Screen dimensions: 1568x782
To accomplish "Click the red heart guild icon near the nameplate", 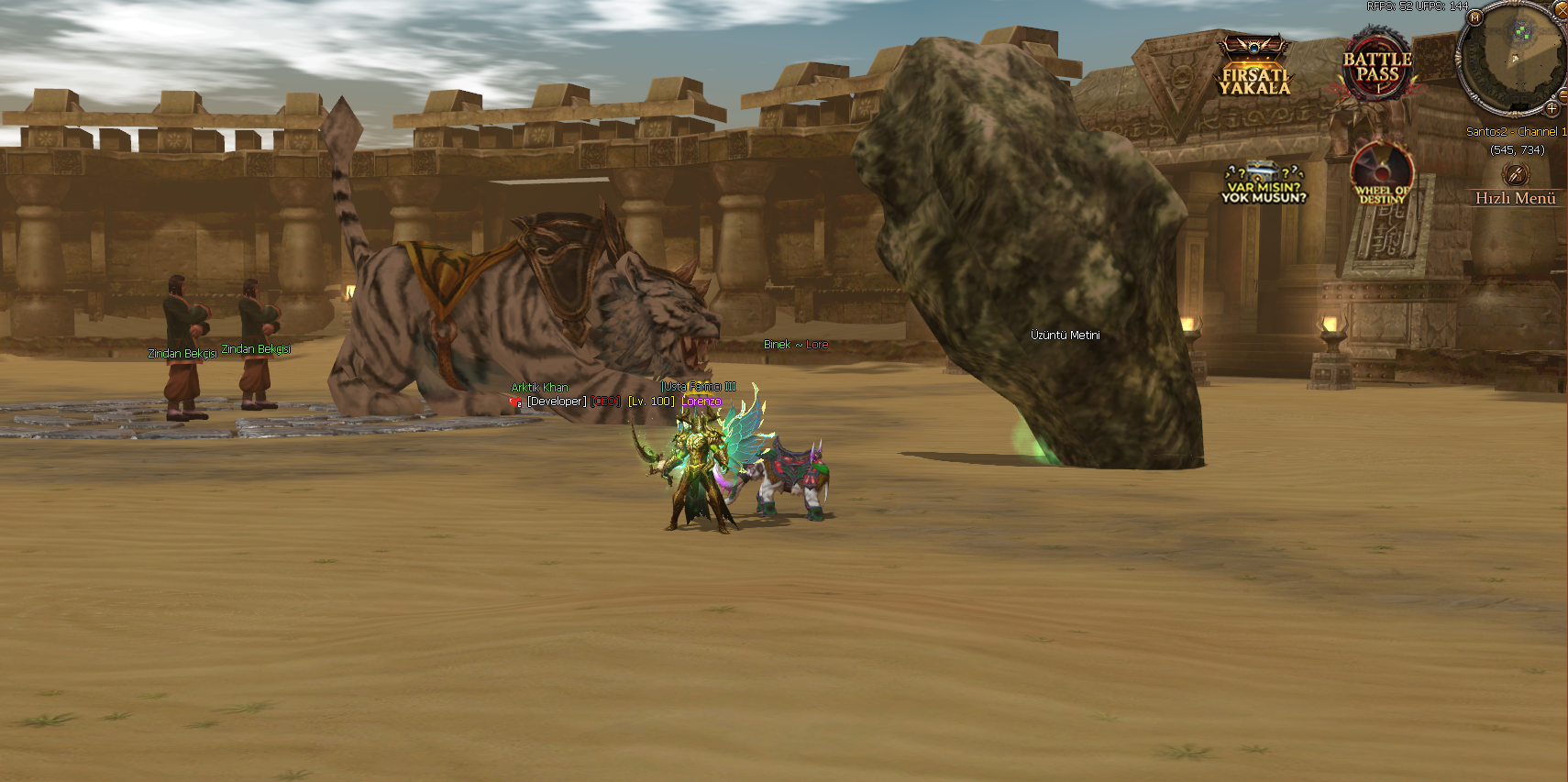I will (514, 402).
